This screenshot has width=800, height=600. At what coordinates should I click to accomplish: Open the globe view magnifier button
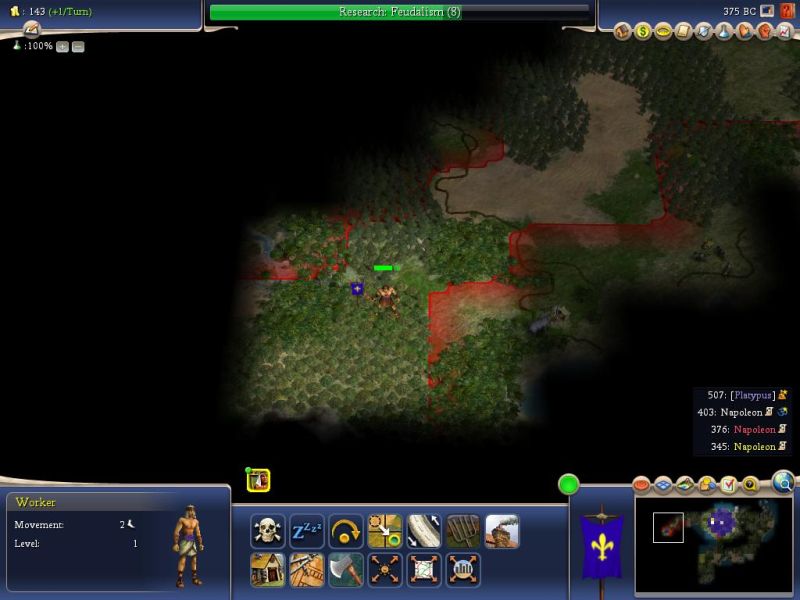784,484
